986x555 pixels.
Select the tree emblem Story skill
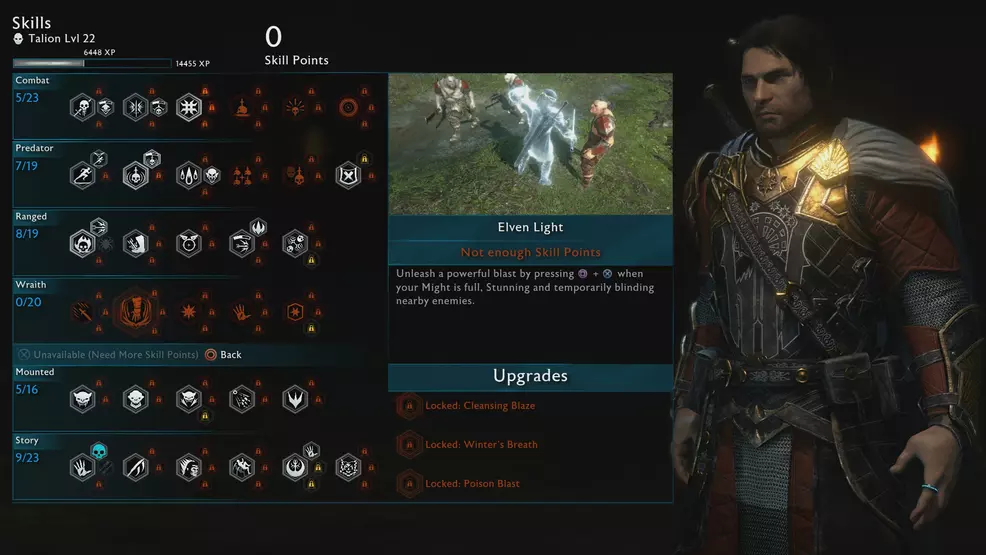tap(295, 467)
